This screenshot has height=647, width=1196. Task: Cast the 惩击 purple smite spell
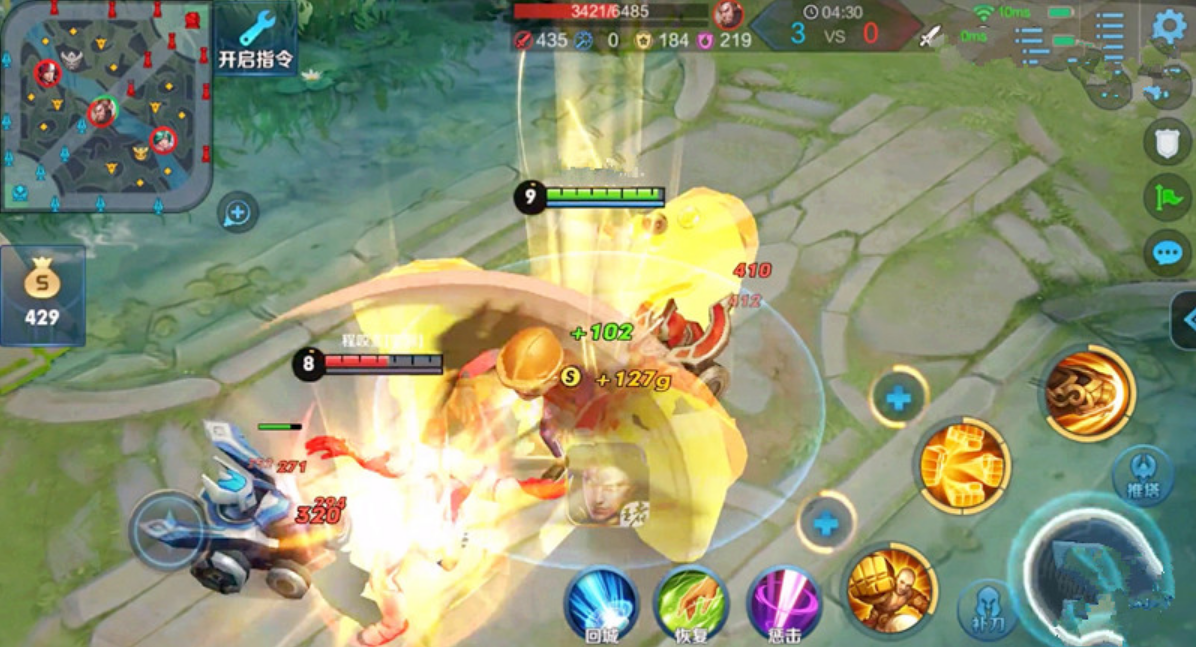tap(784, 604)
